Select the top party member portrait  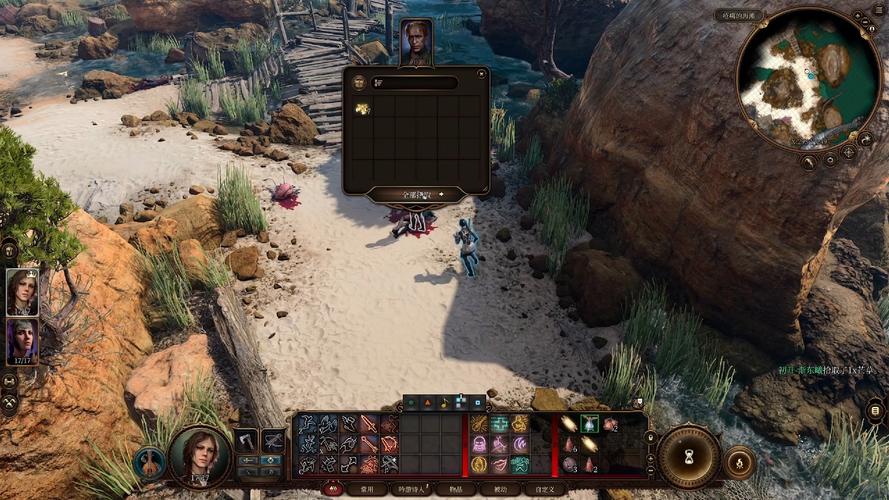pyautogui.click(x=22, y=292)
